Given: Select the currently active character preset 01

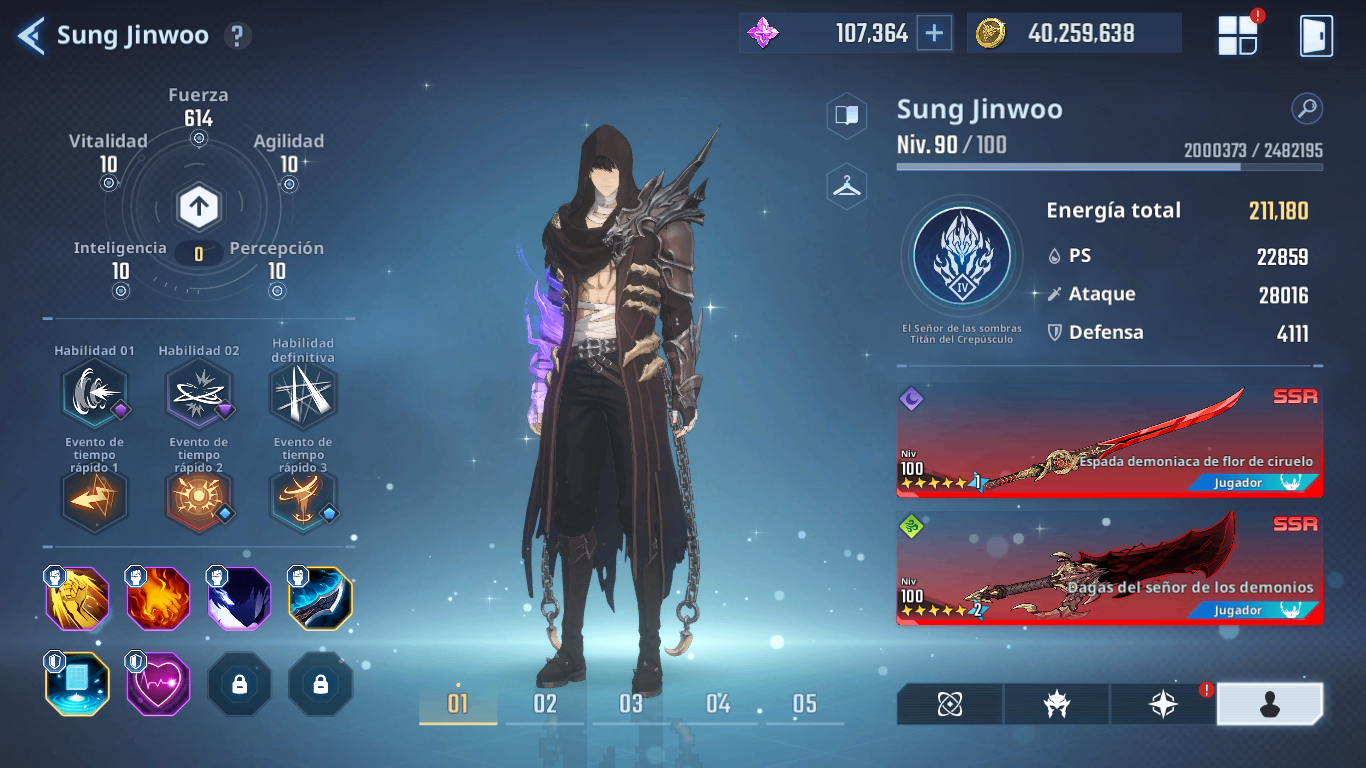Looking at the screenshot, I should [x=457, y=704].
